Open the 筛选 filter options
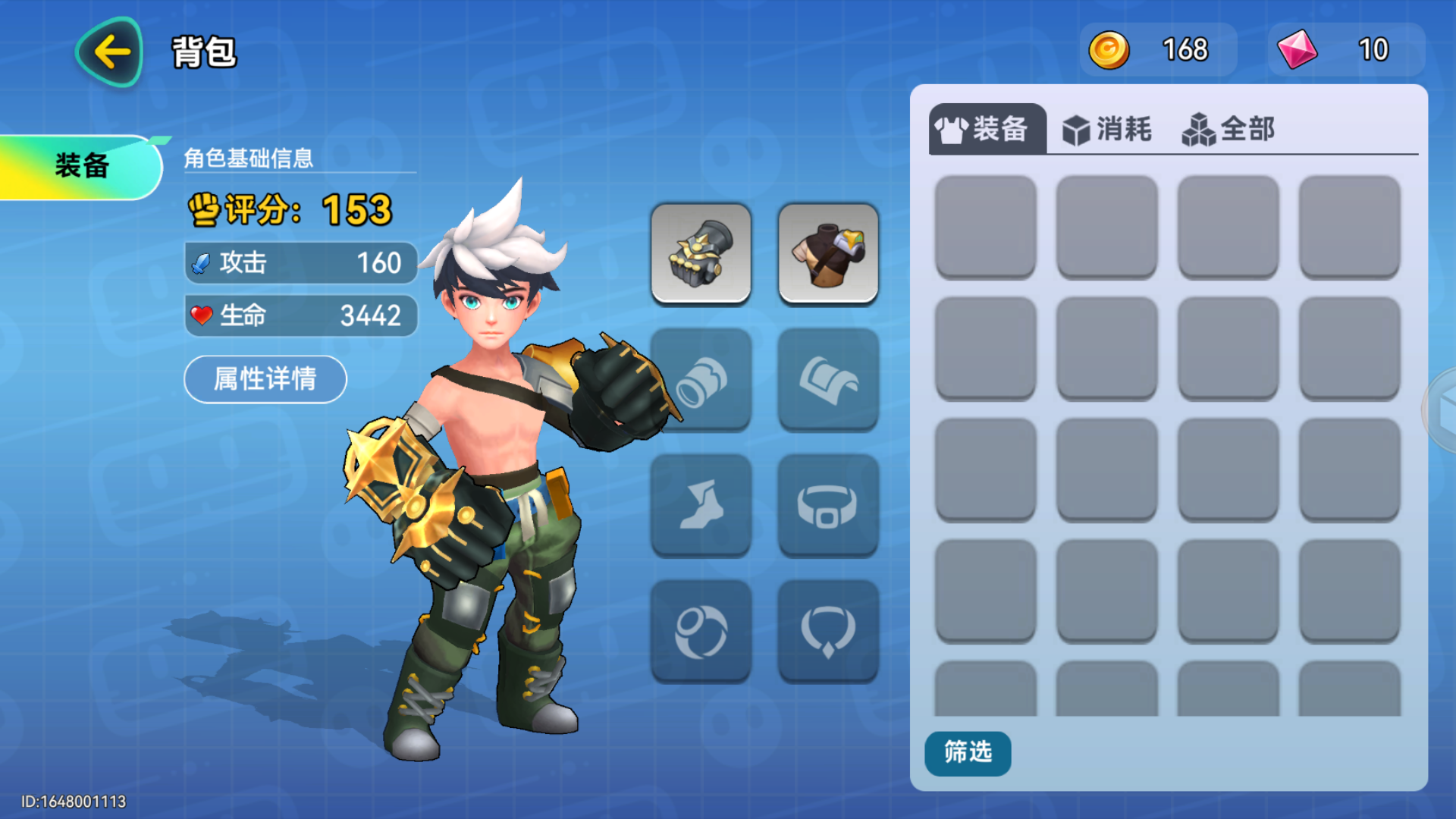This screenshot has height=819, width=1456. click(967, 753)
